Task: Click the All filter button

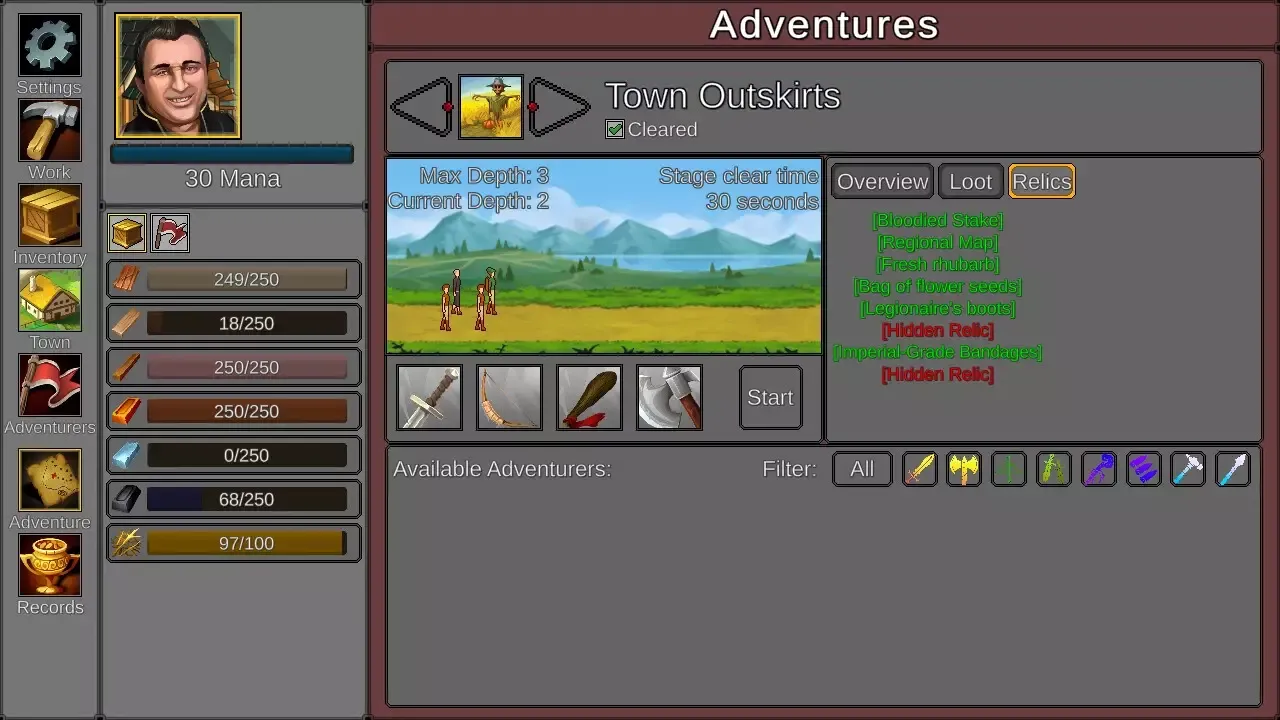Action: (862, 469)
